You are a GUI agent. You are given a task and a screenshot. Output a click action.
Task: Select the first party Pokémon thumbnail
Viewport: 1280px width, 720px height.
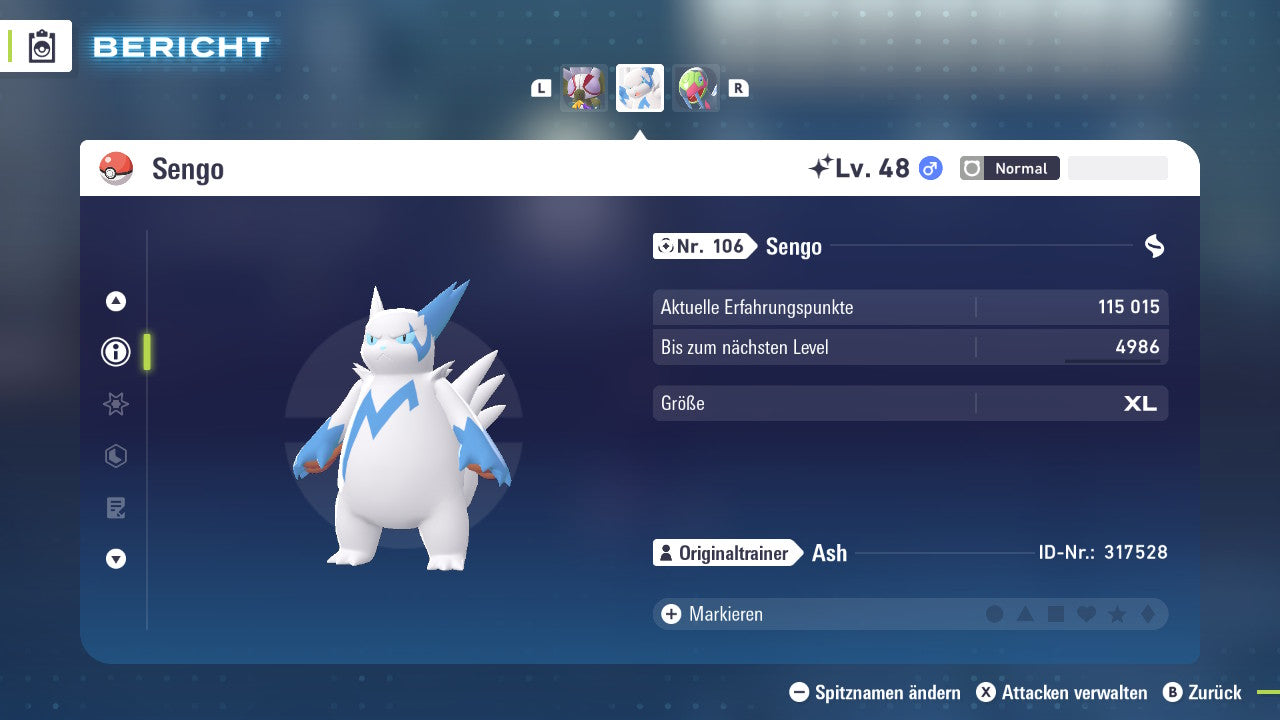click(582, 87)
